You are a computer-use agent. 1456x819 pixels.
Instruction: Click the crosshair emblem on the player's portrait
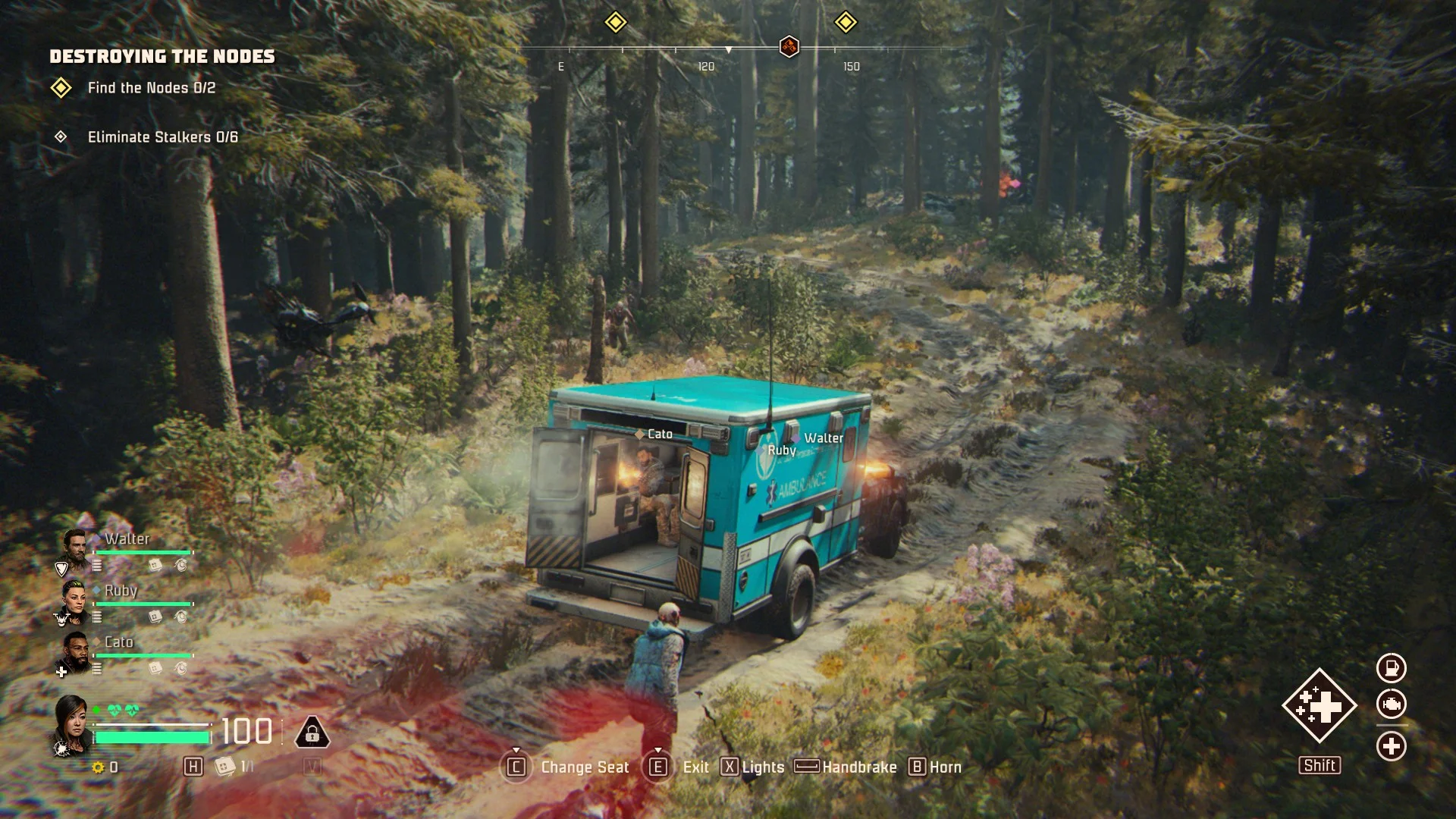click(61, 747)
